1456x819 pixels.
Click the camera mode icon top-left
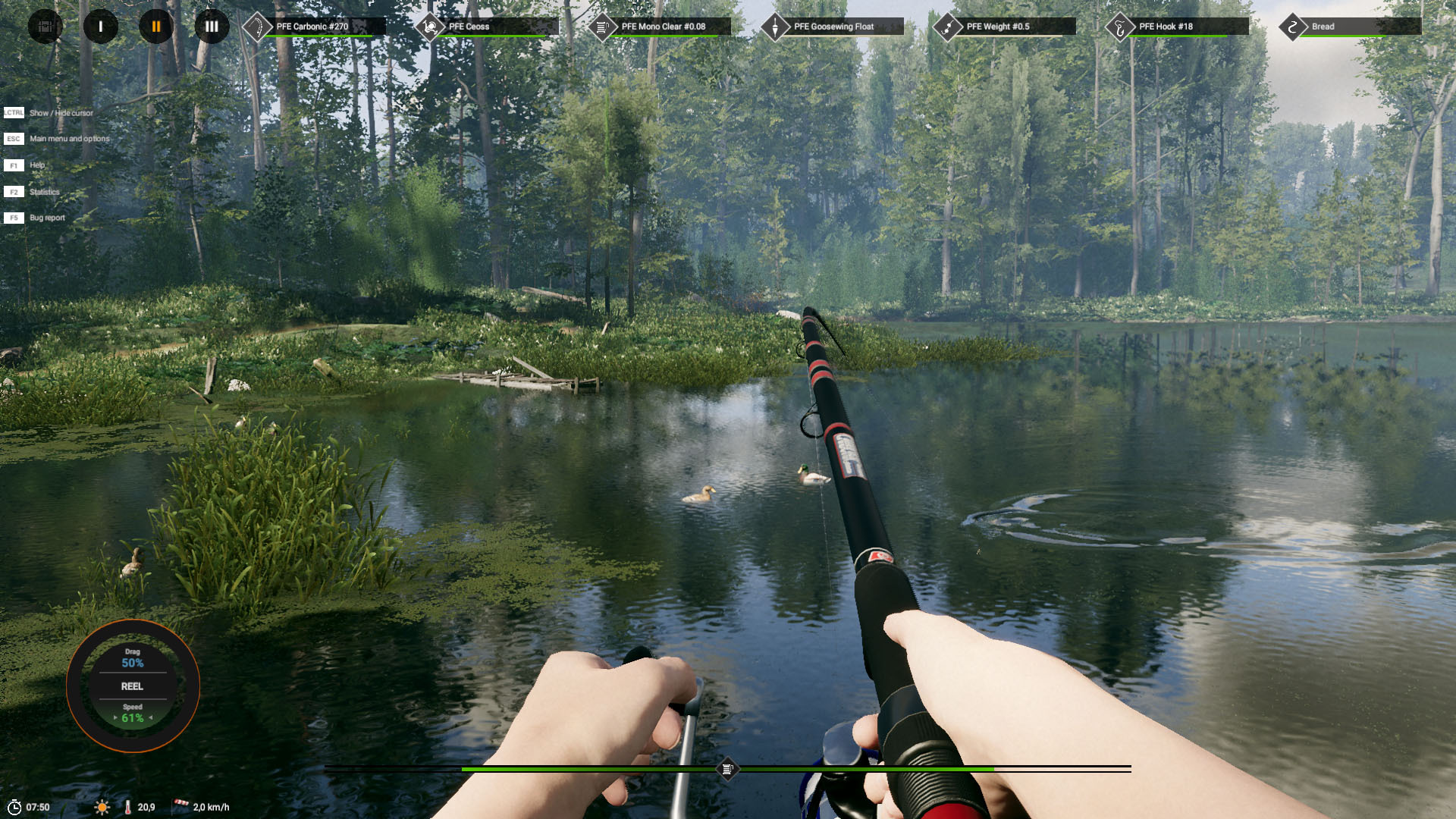(x=45, y=26)
